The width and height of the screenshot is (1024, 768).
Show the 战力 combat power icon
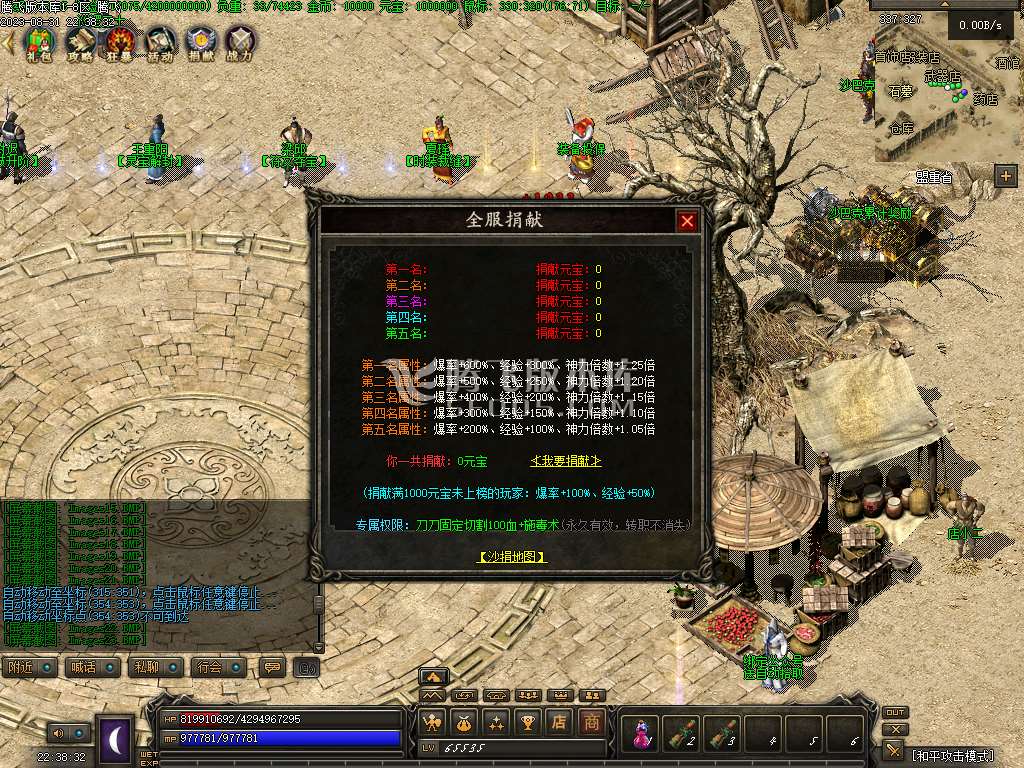coord(240,41)
